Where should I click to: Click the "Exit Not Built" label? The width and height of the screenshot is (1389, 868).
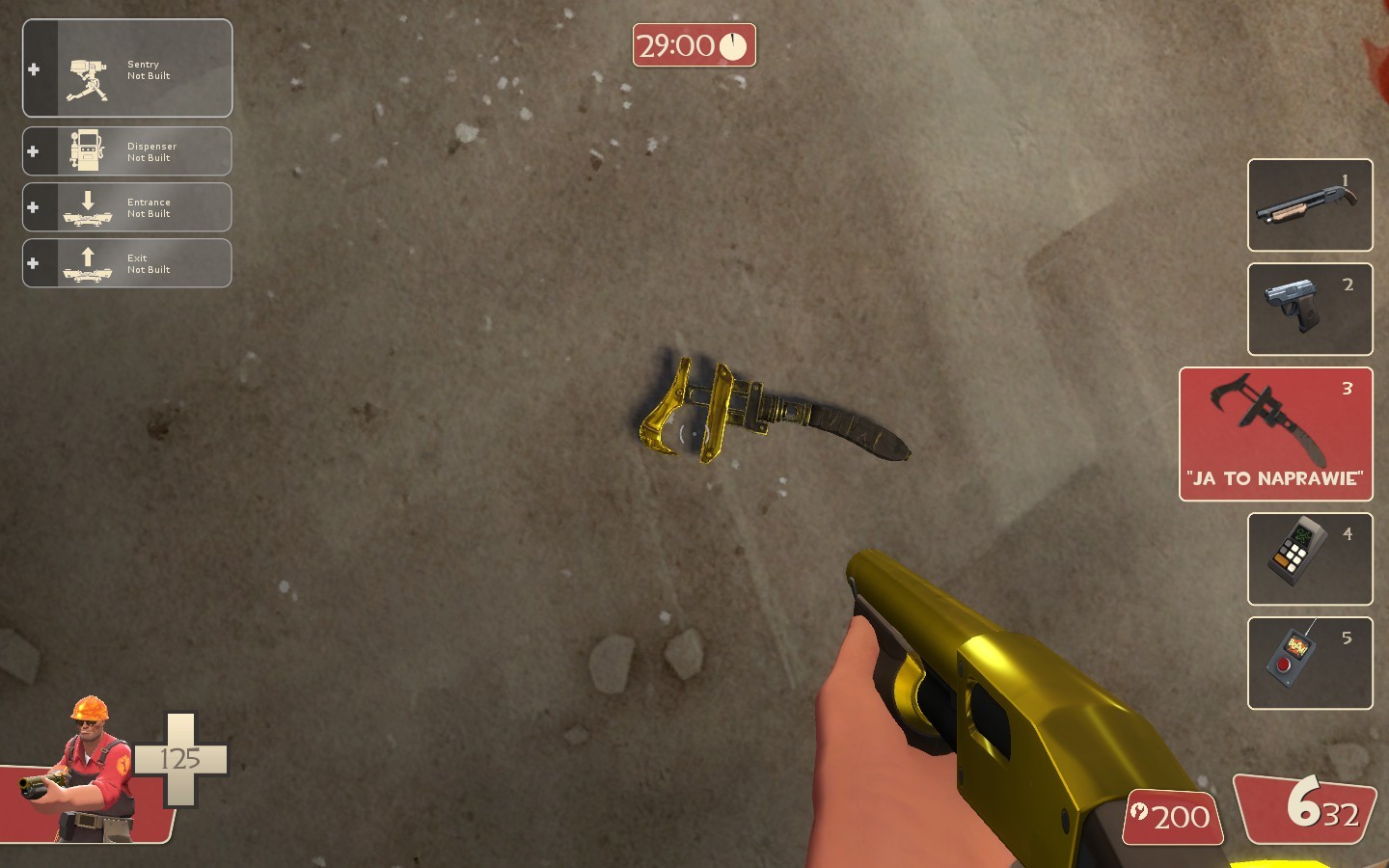[143, 262]
